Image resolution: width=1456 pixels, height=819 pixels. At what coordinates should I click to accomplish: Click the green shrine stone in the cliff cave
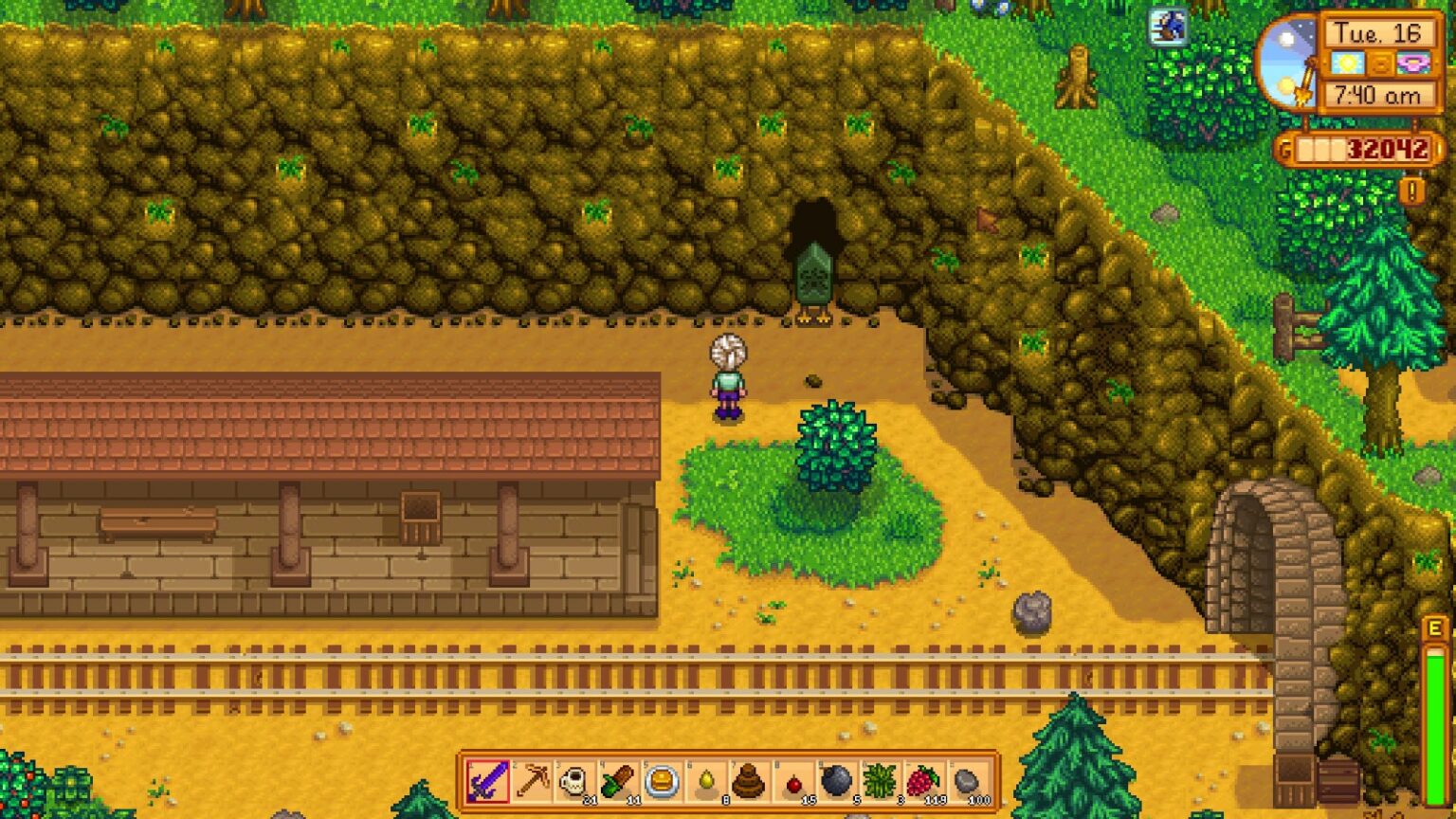pos(815,275)
